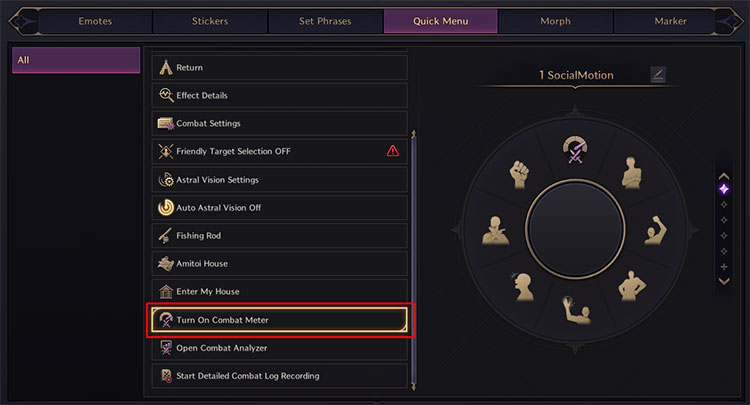The width and height of the screenshot is (750, 405).
Task: Select the Amitoi House entry
Action: [x=279, y=264]
